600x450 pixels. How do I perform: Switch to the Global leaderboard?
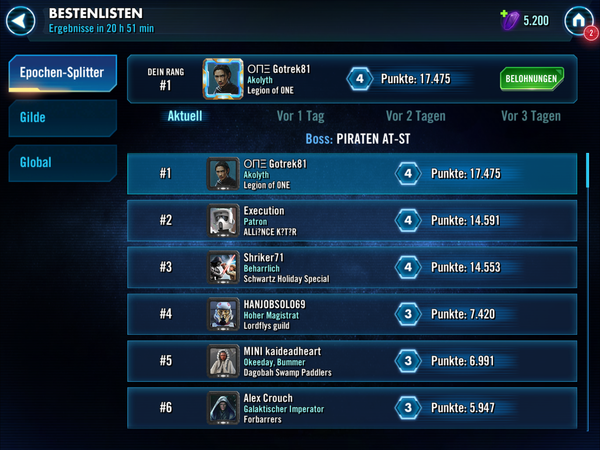(62, 162)
